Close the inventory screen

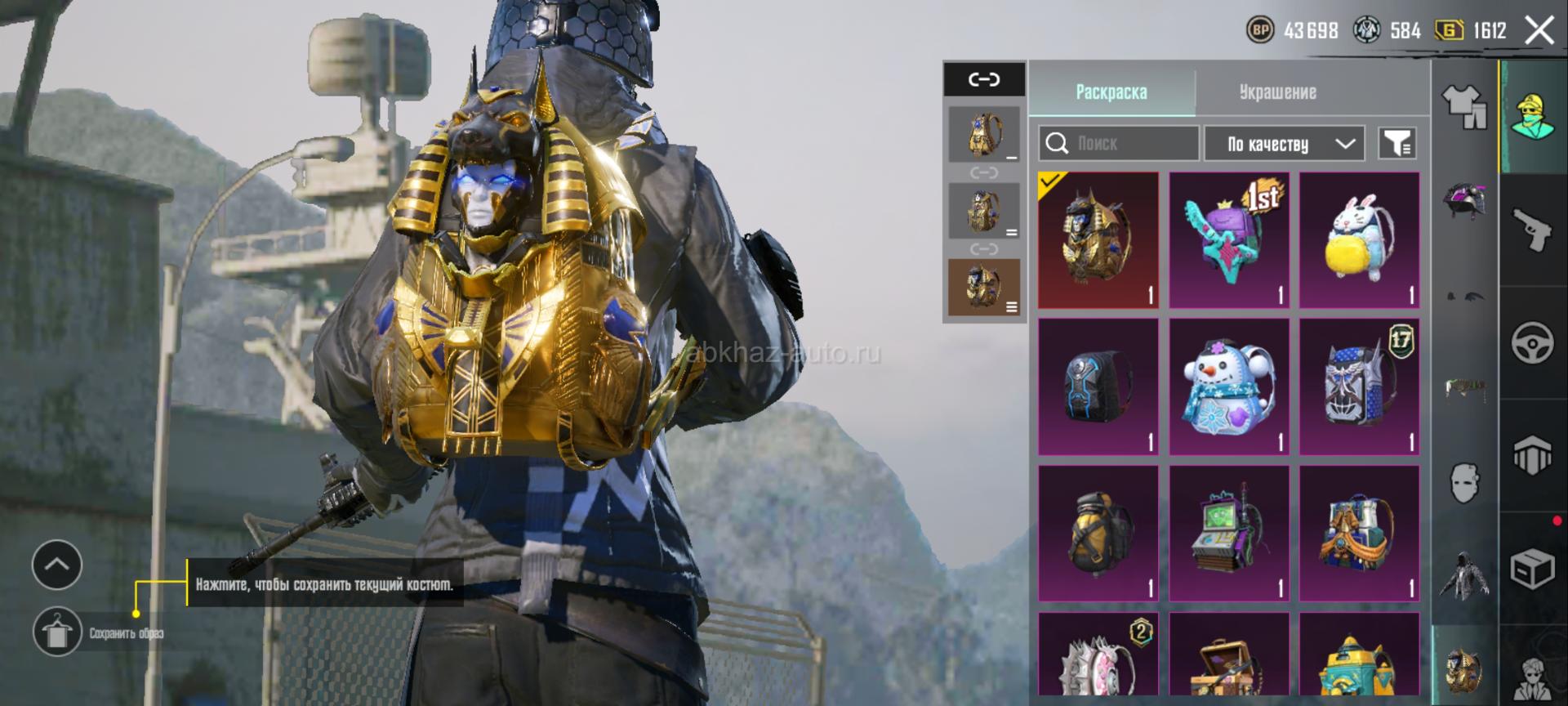1539,31
